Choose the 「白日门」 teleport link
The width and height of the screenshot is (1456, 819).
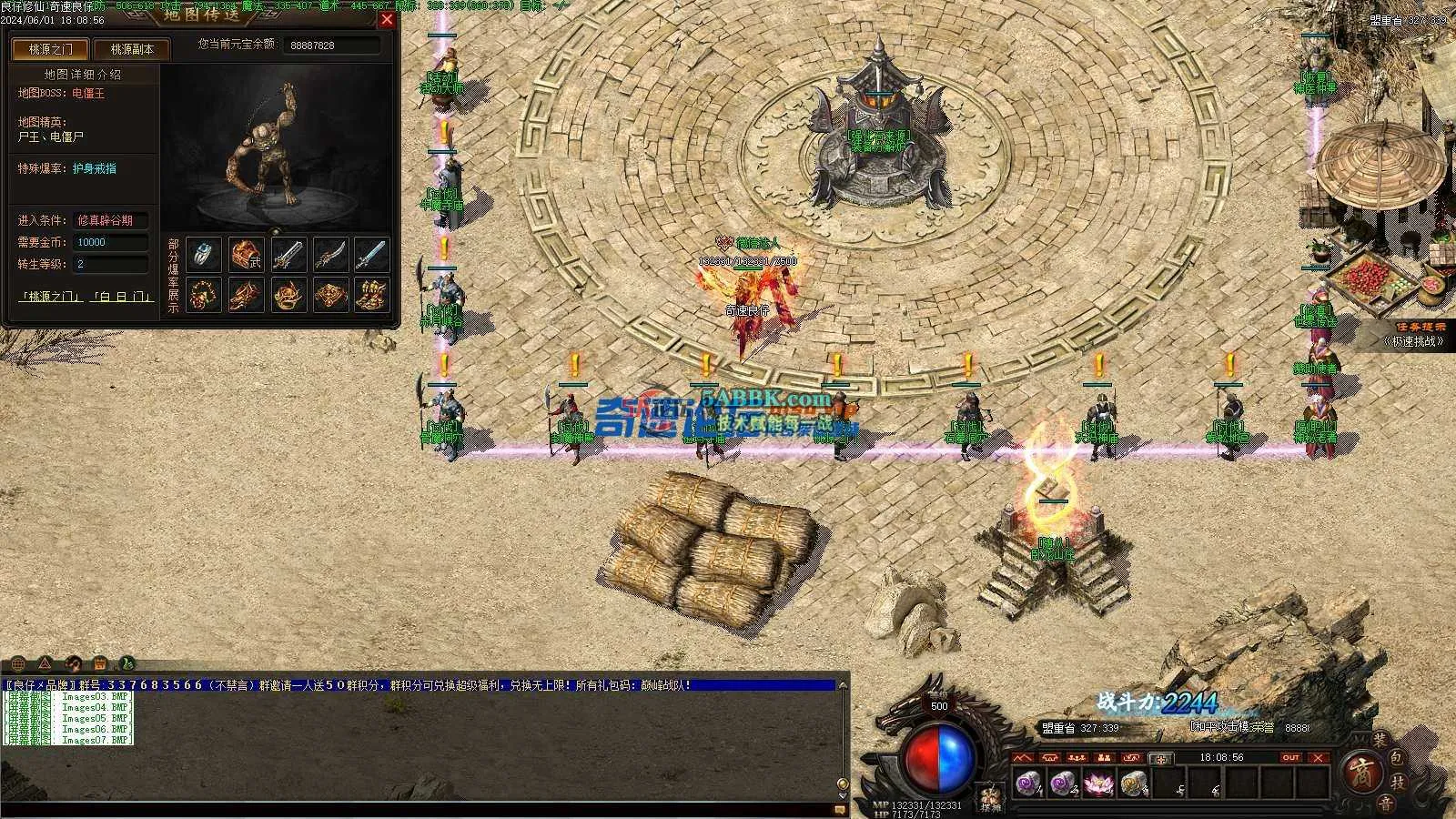tap(121, 297)
